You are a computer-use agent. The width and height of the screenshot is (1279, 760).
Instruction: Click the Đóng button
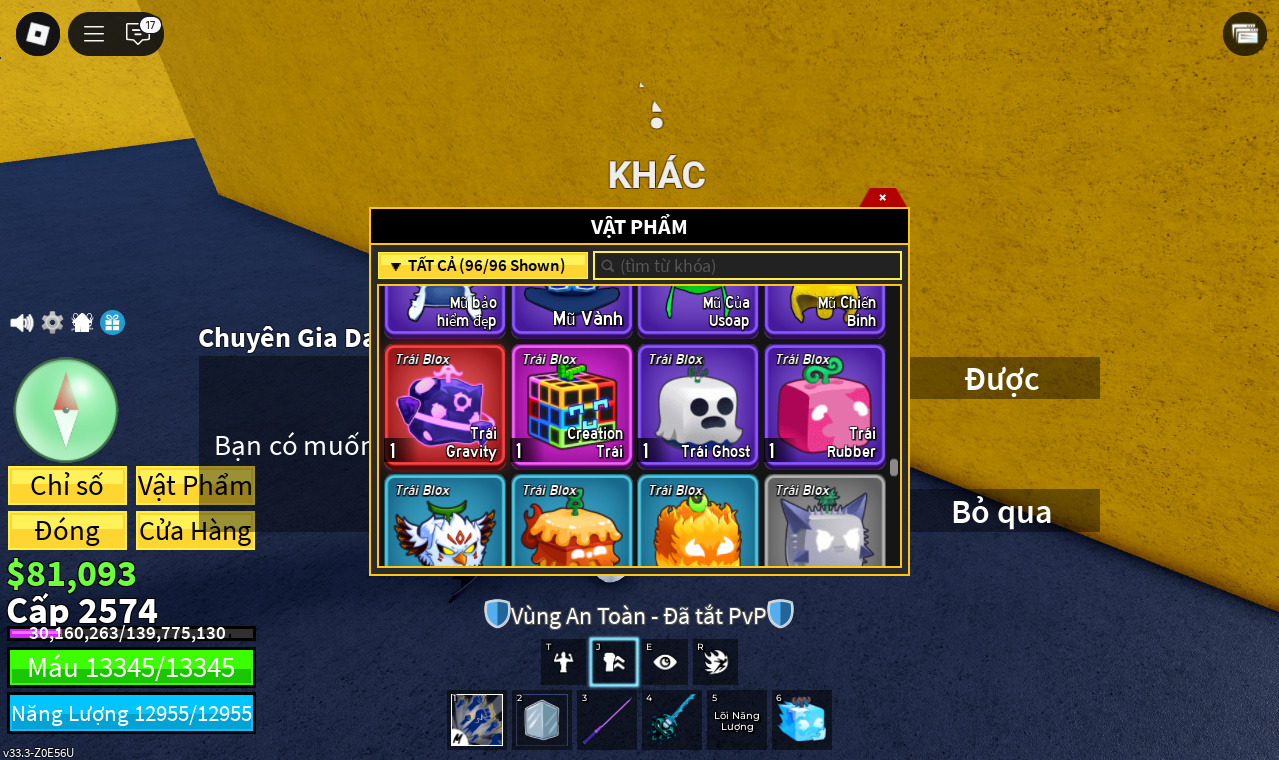pos(67,531)
